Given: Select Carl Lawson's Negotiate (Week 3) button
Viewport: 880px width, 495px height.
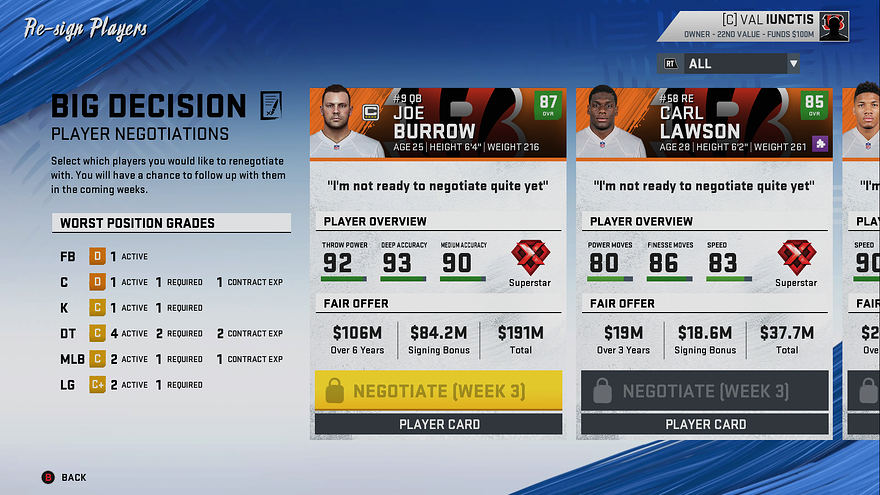Looking at the screenshot, I should pos(705,391).
